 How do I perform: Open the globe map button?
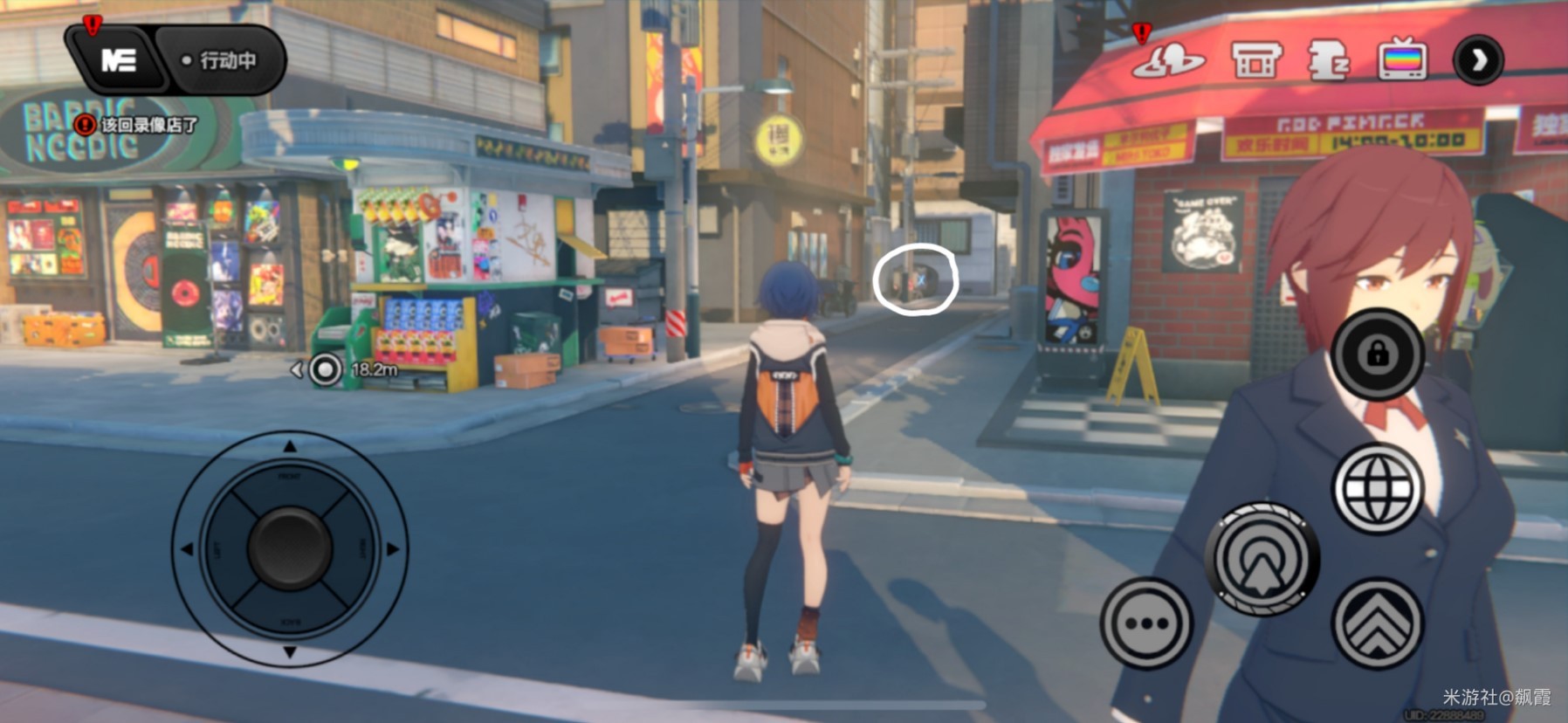tap(1378, 488)
